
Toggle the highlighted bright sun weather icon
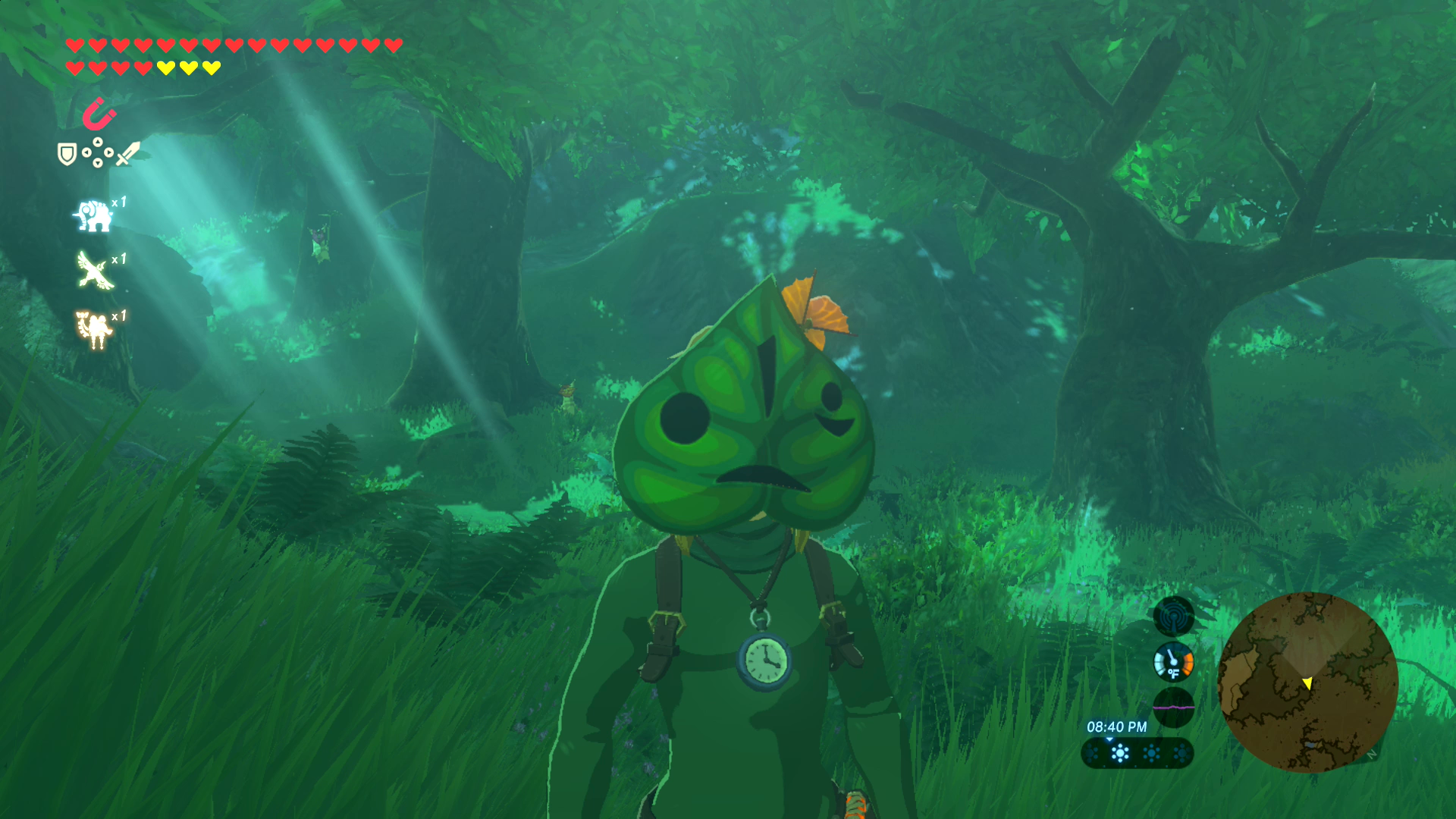click(1120, 754)
